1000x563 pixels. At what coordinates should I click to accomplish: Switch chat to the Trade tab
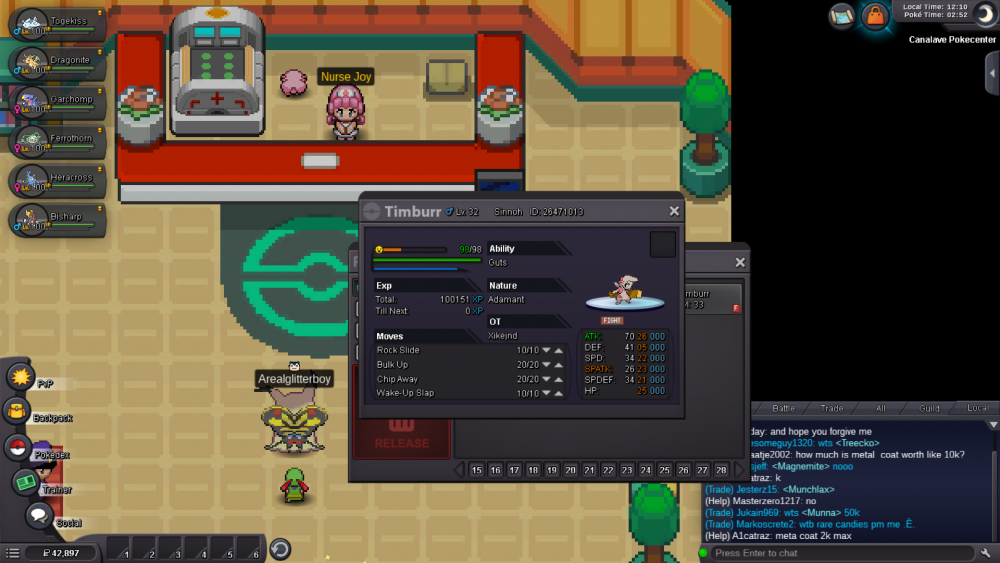[832, 408]
